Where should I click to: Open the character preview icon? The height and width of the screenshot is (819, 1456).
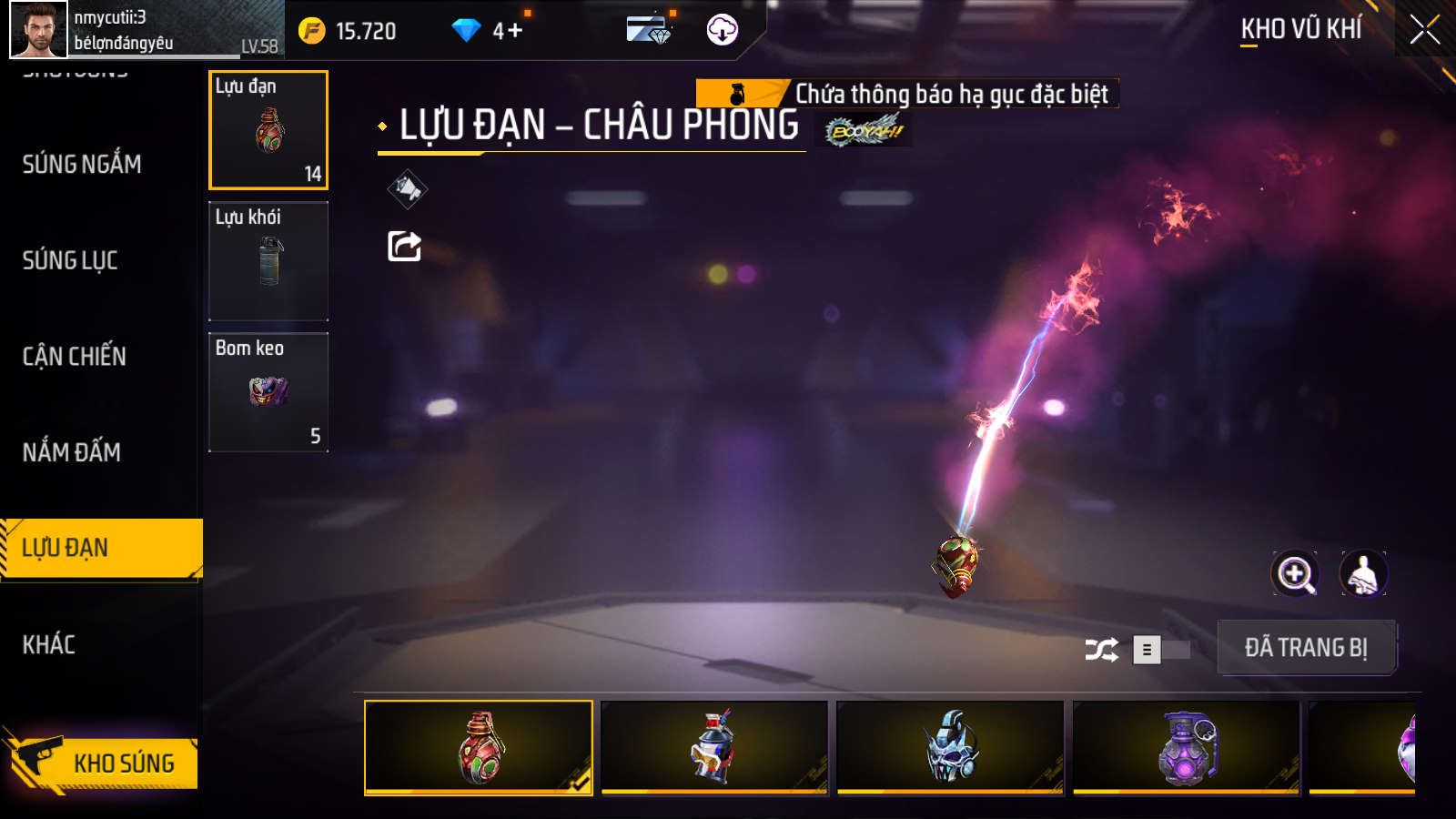point(1363,574)
